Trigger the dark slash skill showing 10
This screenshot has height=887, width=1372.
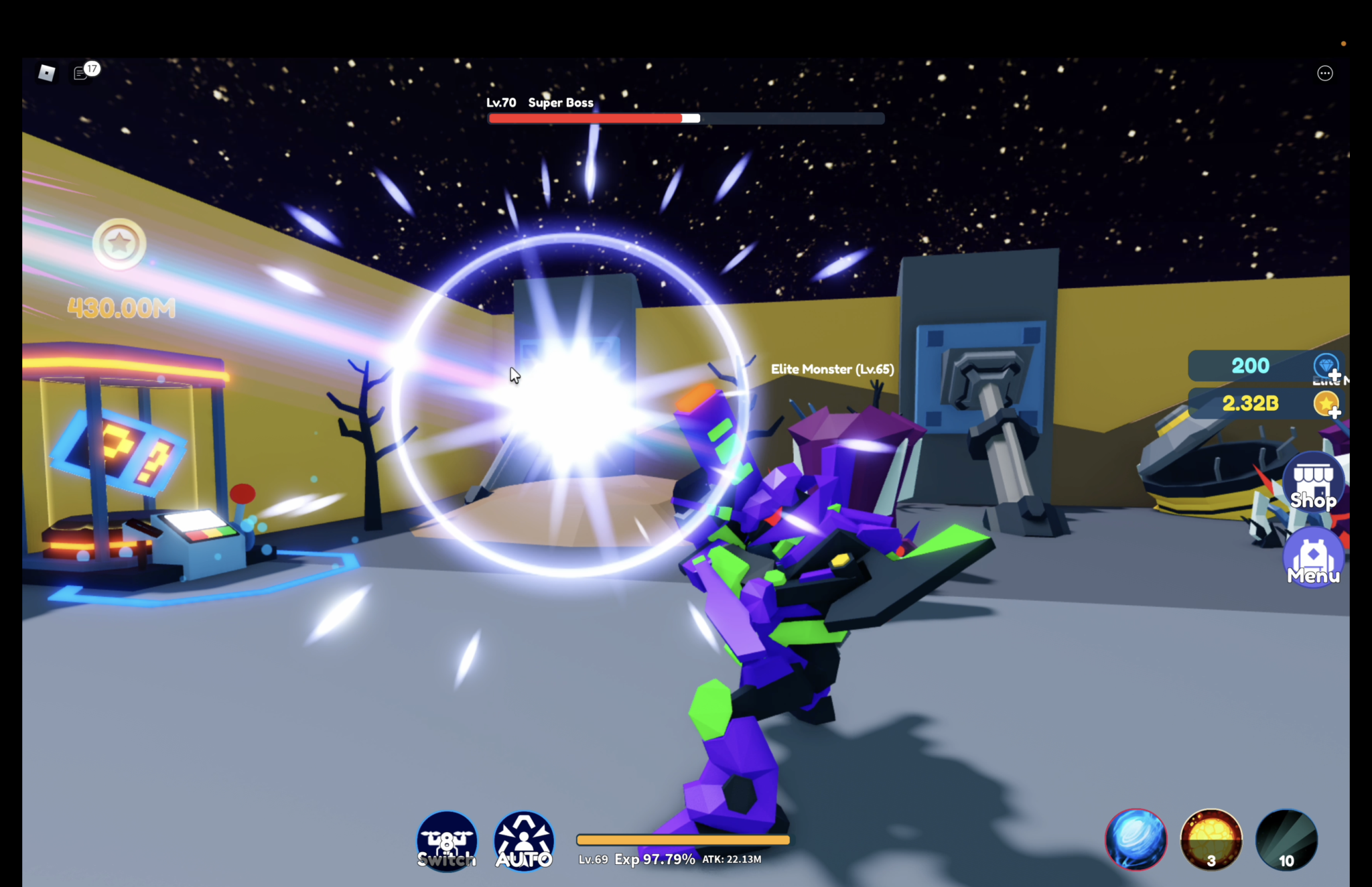click(x=1287, y=839)
